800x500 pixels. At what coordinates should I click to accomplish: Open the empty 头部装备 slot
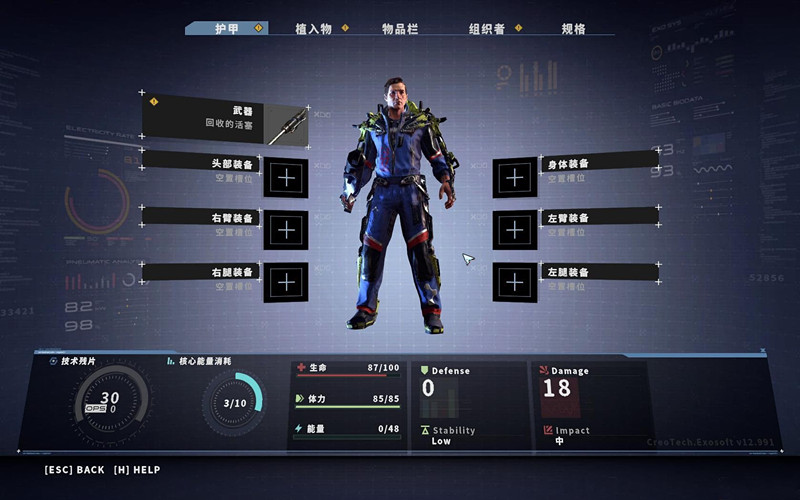click(x=286, y=178)
